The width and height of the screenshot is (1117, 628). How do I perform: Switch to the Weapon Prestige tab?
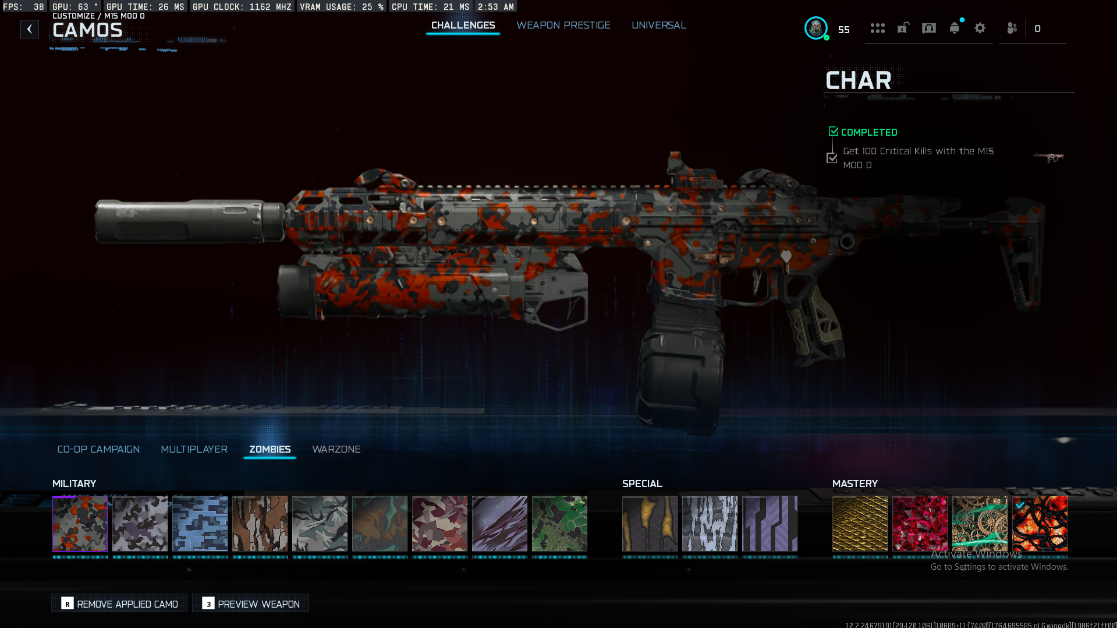(x=563, y=25)
